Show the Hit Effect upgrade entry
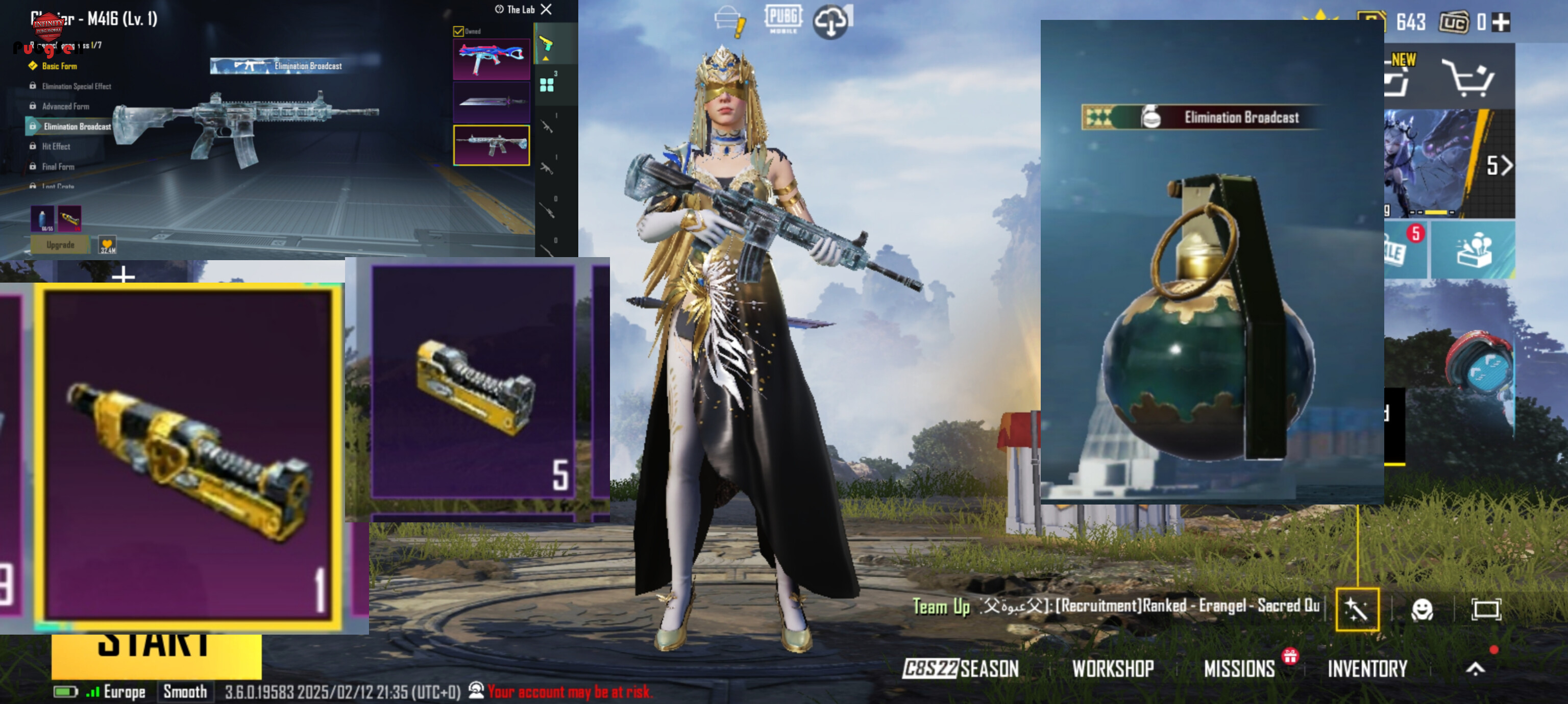Image resolution: width=1568 pixels, height=704 pixels. pos(56,146)
